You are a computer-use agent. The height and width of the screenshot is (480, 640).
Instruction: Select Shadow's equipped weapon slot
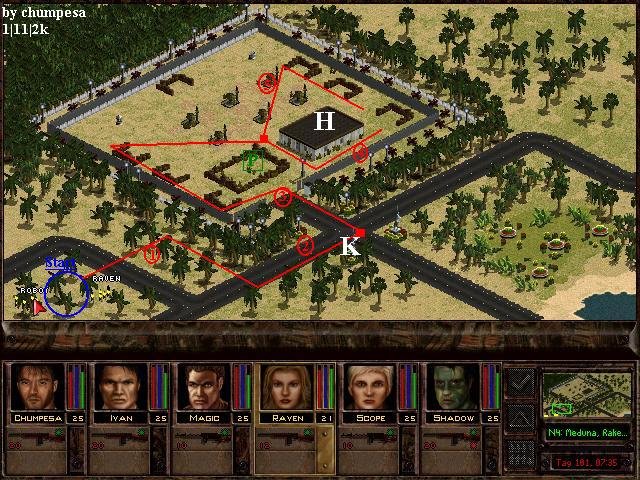(454, 440)
